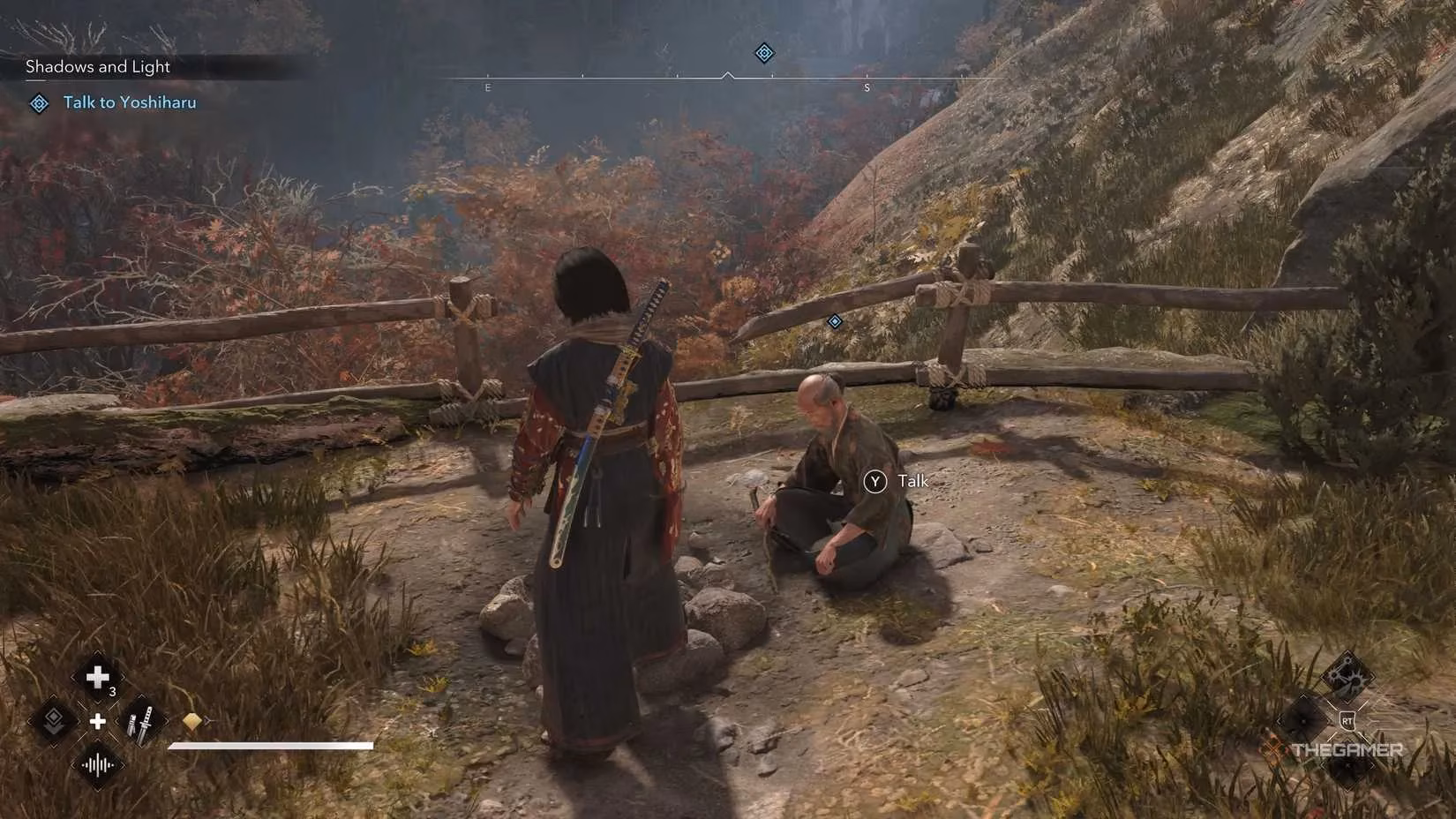Click the yellow diamond ammo indicator icon
1456x819 pixels.
pyautogui.click(x=192, y=721)
